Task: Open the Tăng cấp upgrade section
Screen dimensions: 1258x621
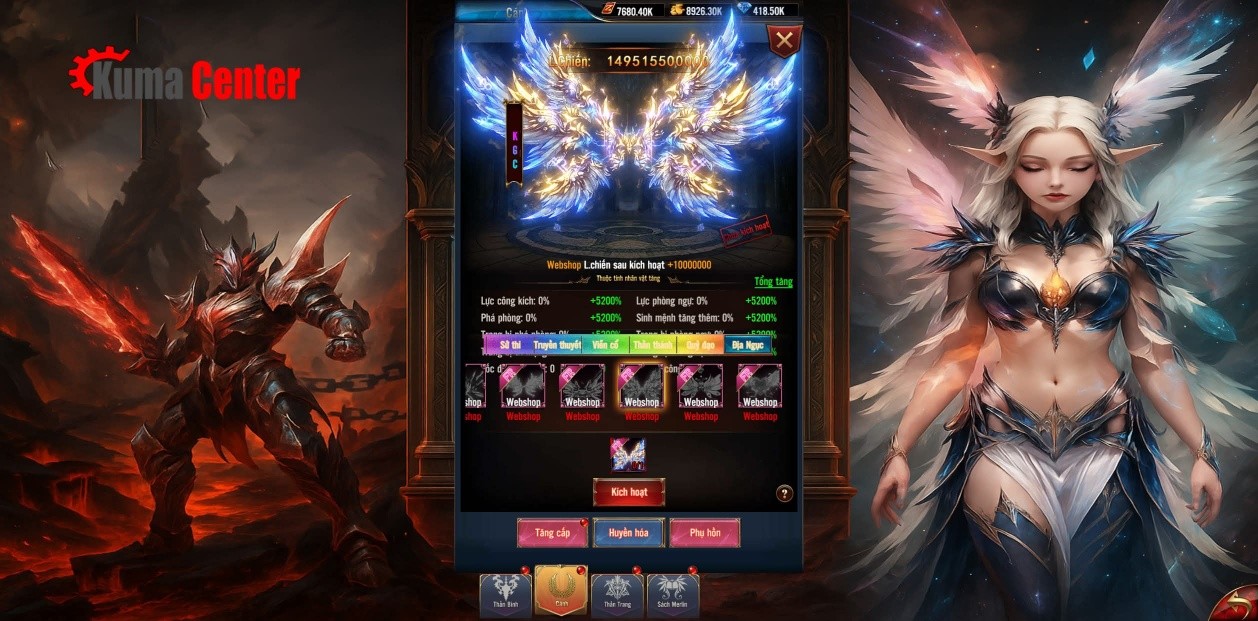Action: click(552, 533)
